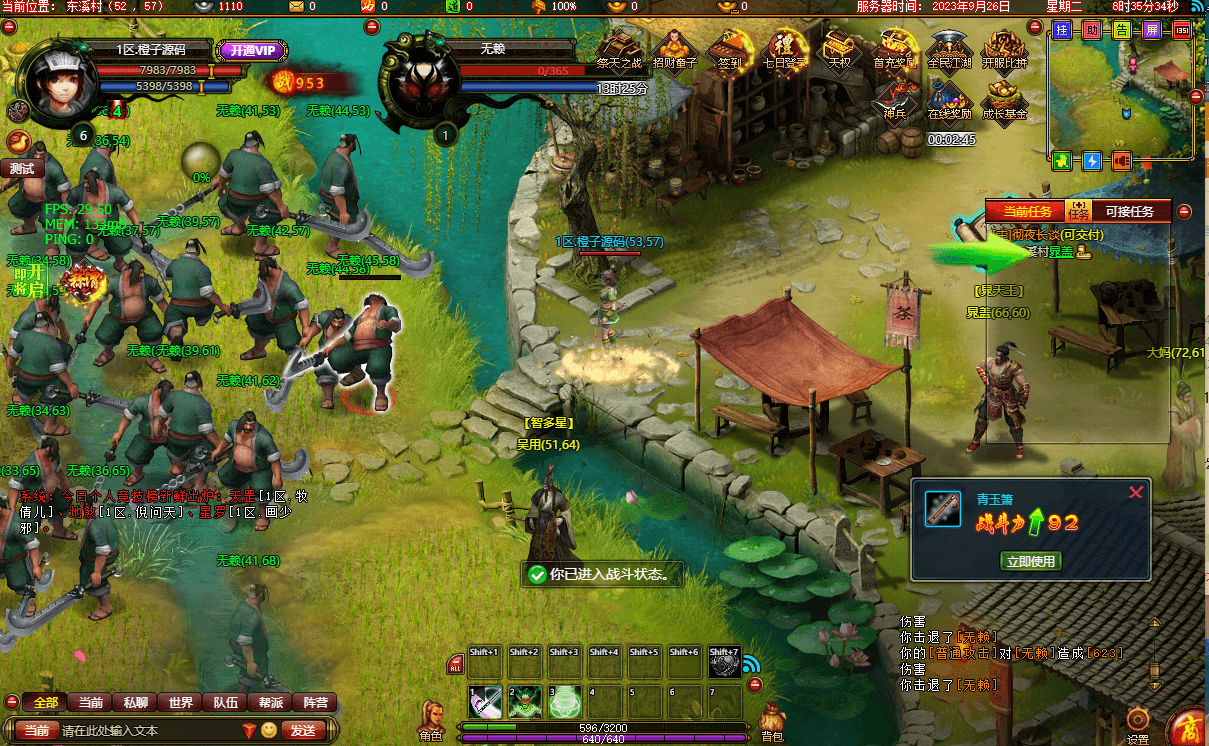The width and height of the screenshot is (1209, 746).
Task: Use the 青玉箫 item via 立即使用
Action: [x=1030, y=561]
